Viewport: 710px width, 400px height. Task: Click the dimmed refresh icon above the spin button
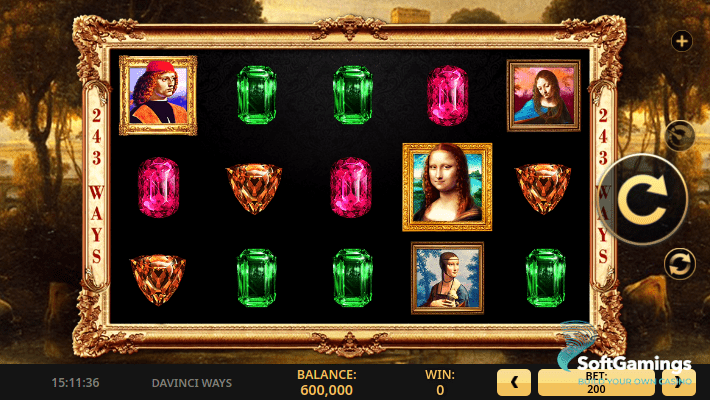(x=680, y=134)
